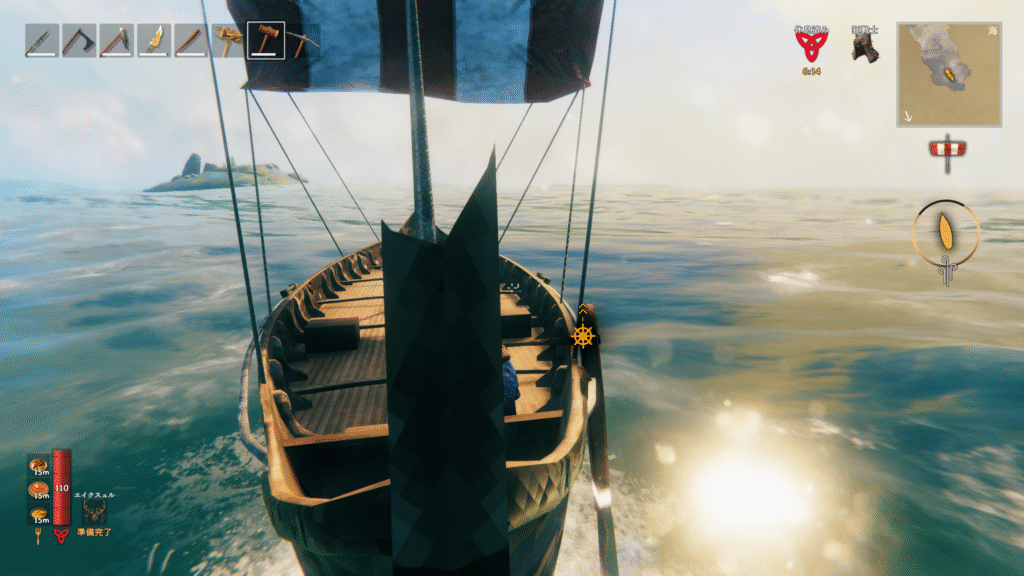The width and height of the screenshot is (1024, 576).
Task: Click the red triquetra status effect icon
Action: coord(811,46)
